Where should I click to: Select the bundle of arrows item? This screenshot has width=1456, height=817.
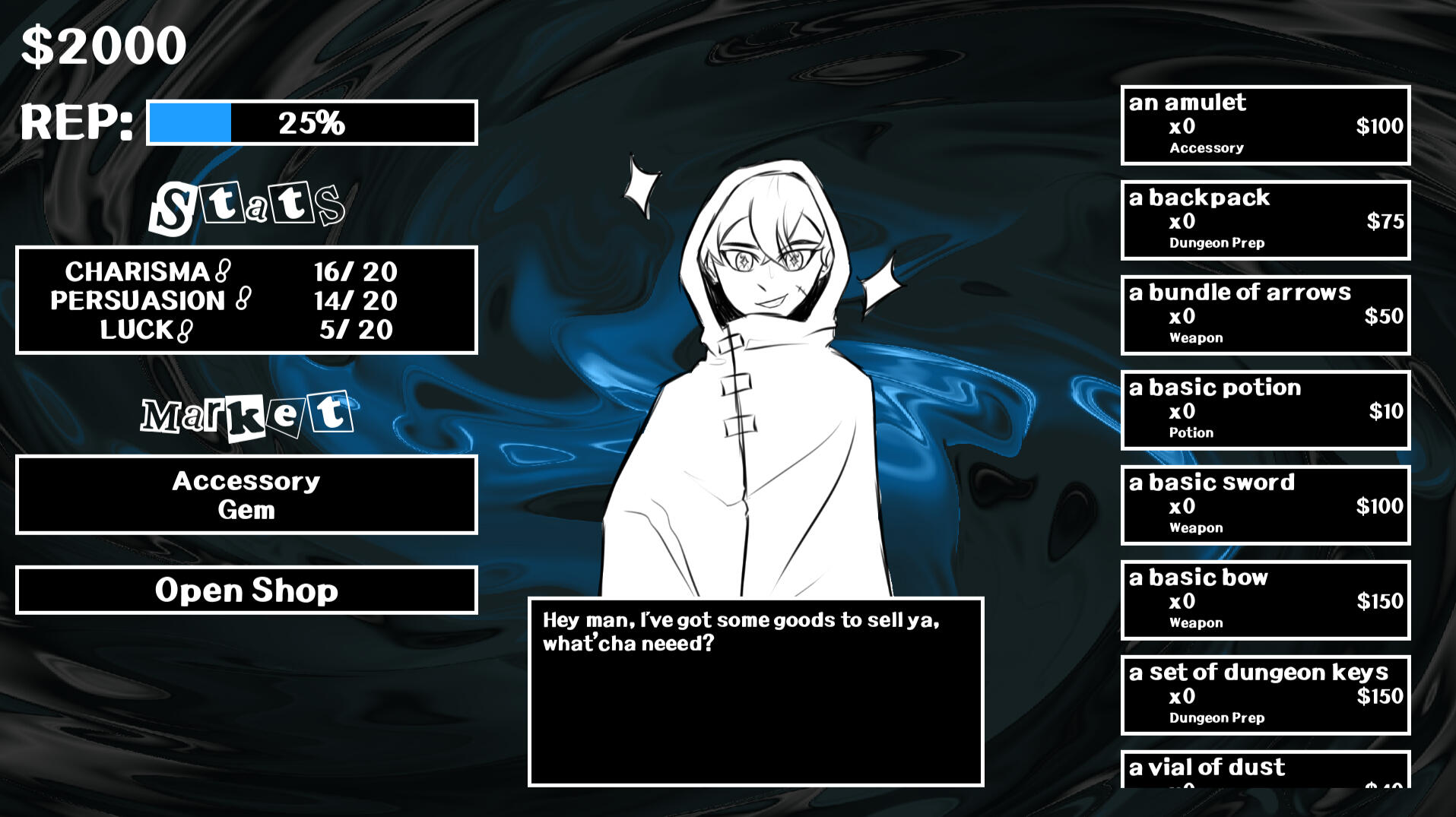[1265, 315]
